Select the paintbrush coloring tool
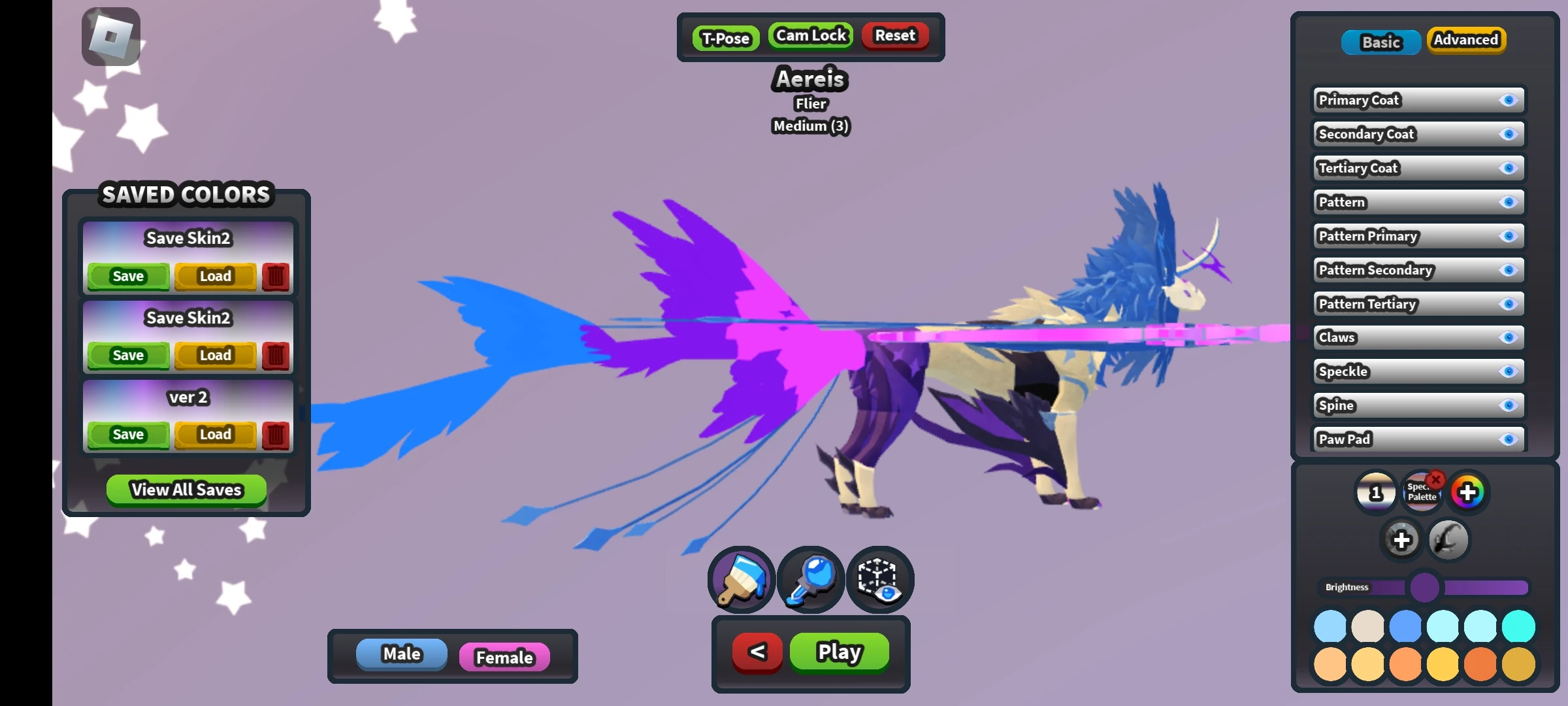 click(740, 579)
